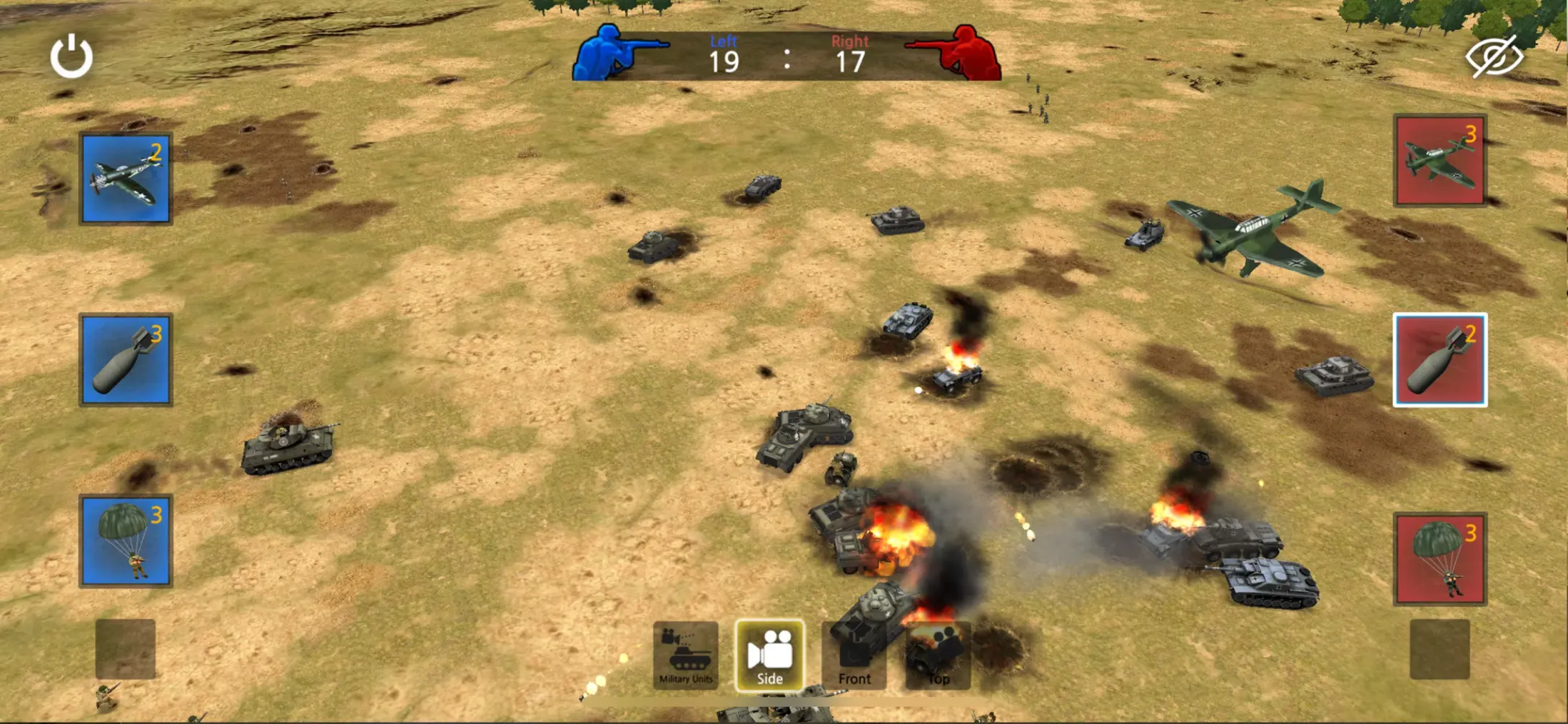Choose the Side camera view
The height and width of the screenshot is (724, 1568).
tap(769, 654)
